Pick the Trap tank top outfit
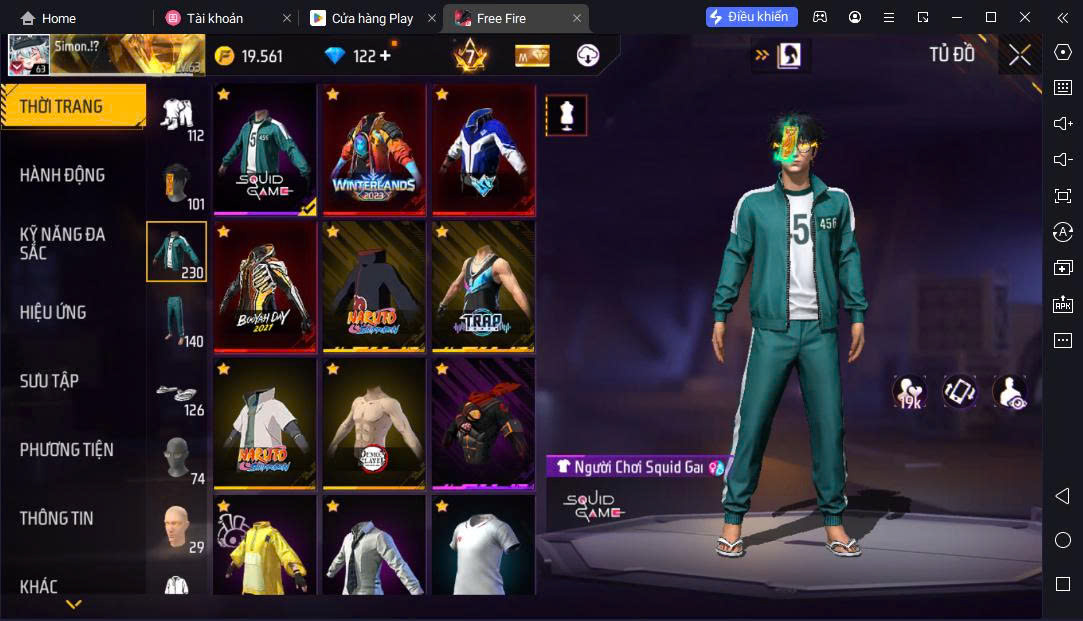The width and height of the screenshot is (1083, 621). click(484, 286)
